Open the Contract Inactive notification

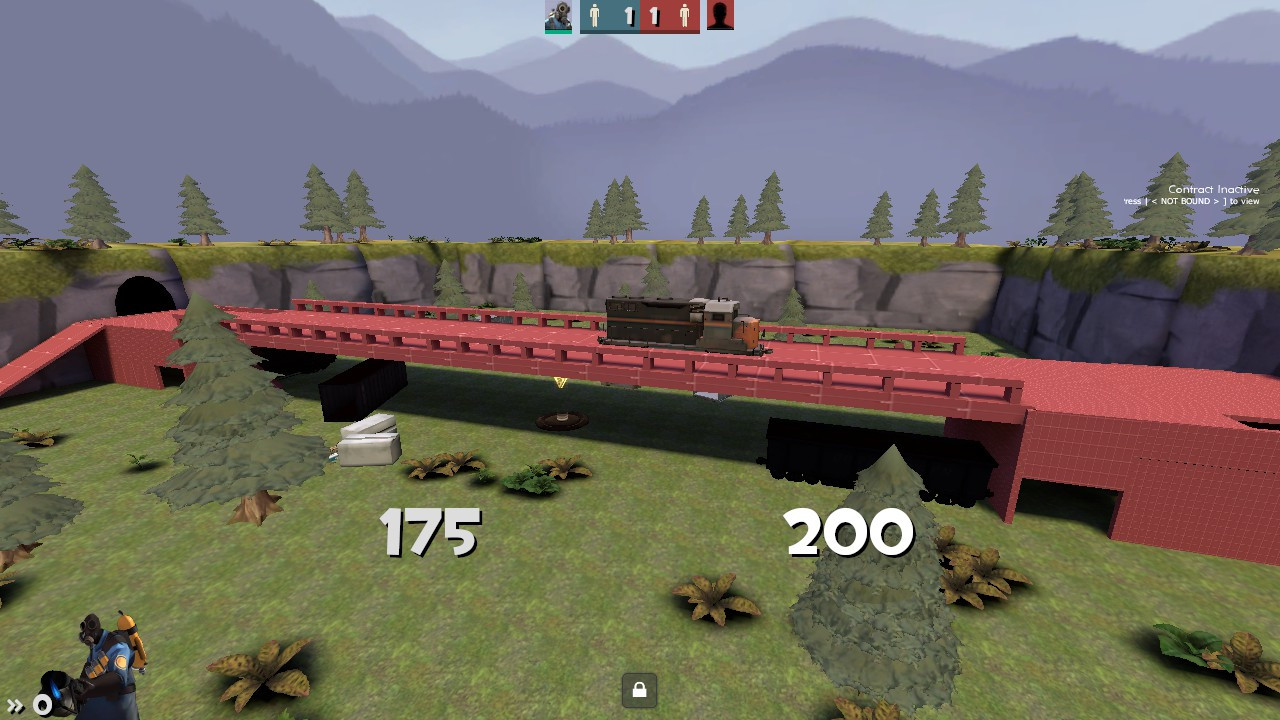pyautogui.click(x=1212, y=188)
